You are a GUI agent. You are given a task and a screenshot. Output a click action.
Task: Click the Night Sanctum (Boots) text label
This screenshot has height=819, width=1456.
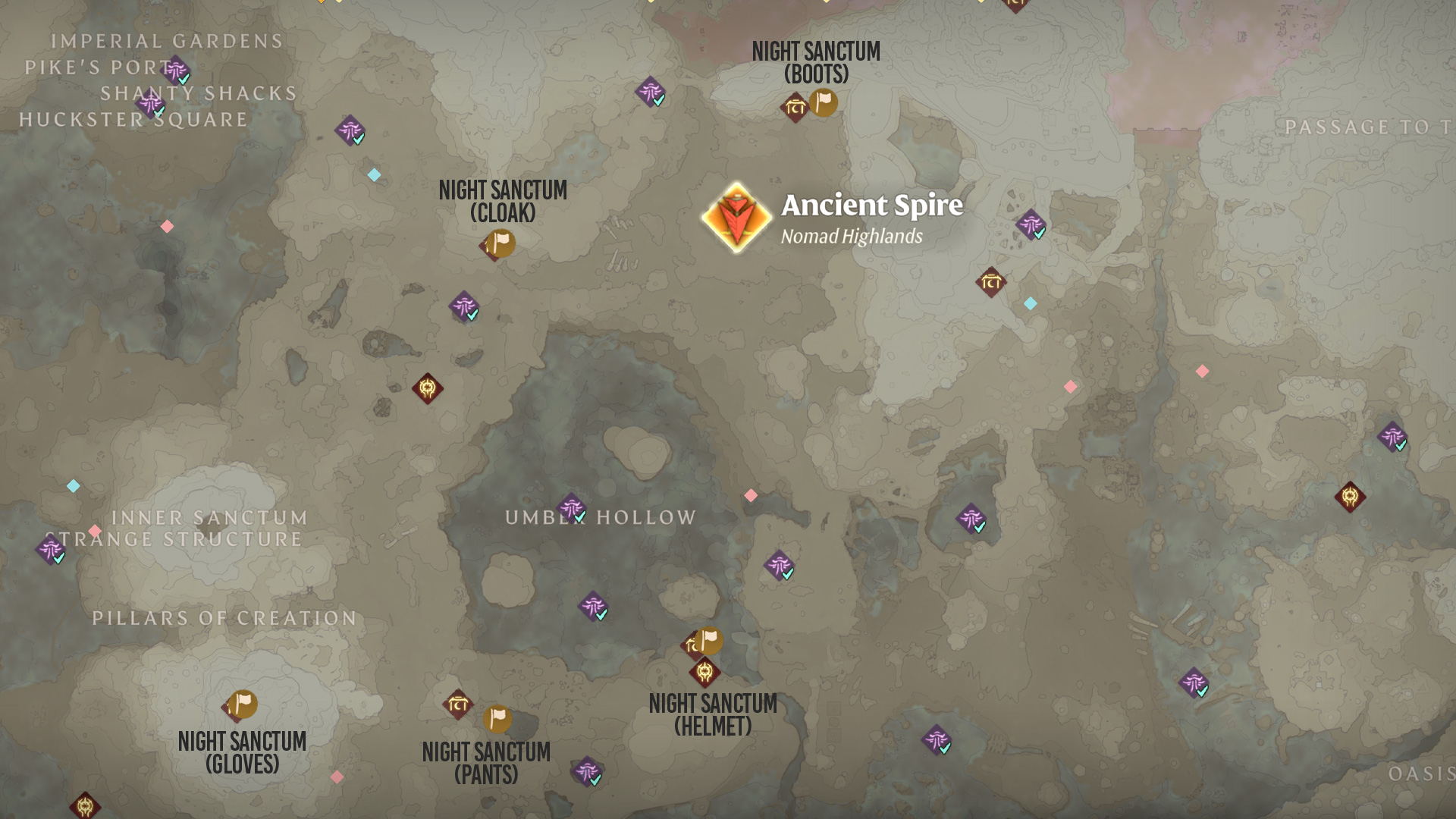point(816,62)
